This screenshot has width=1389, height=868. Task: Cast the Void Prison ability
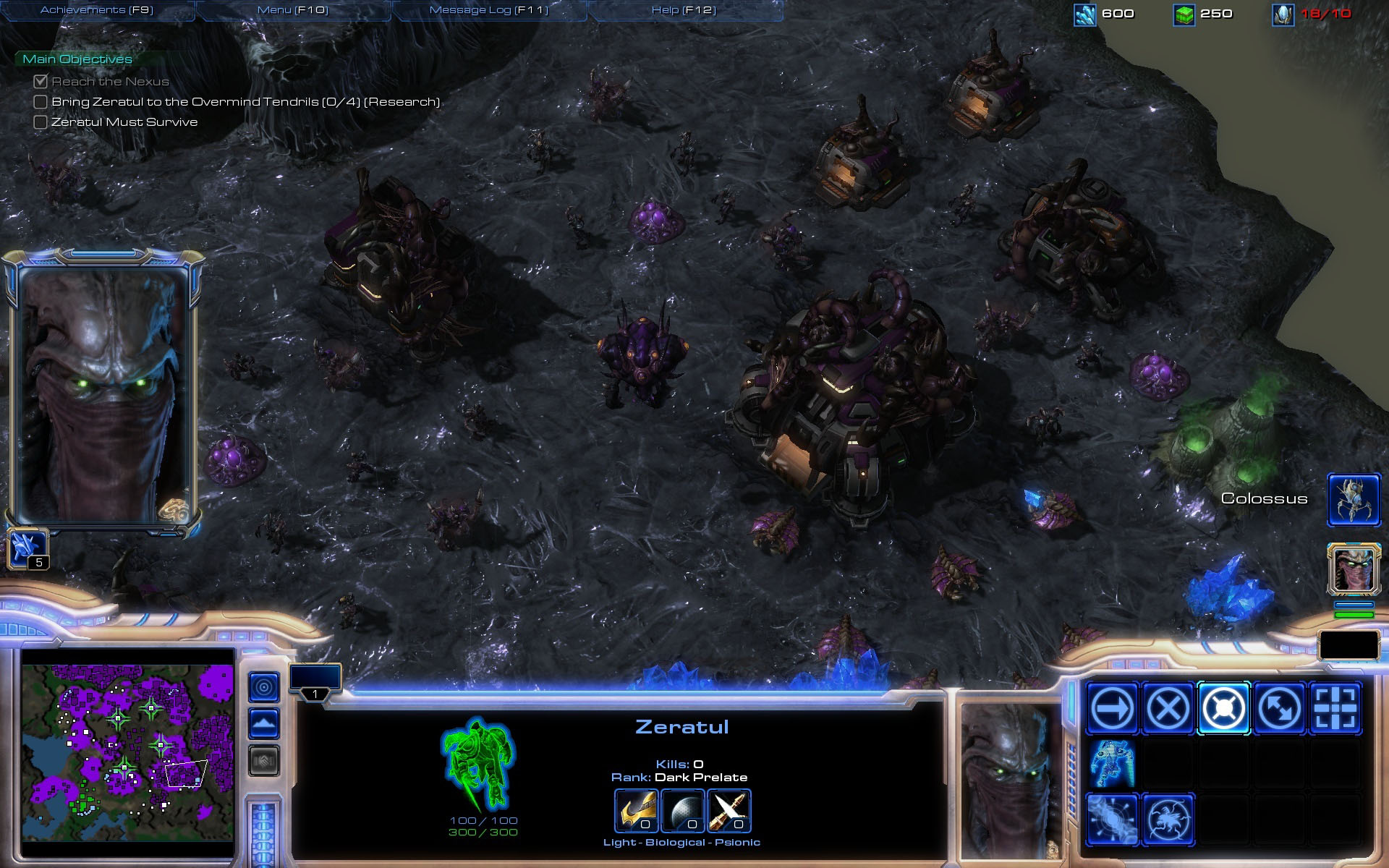(x=1168, y=820)
